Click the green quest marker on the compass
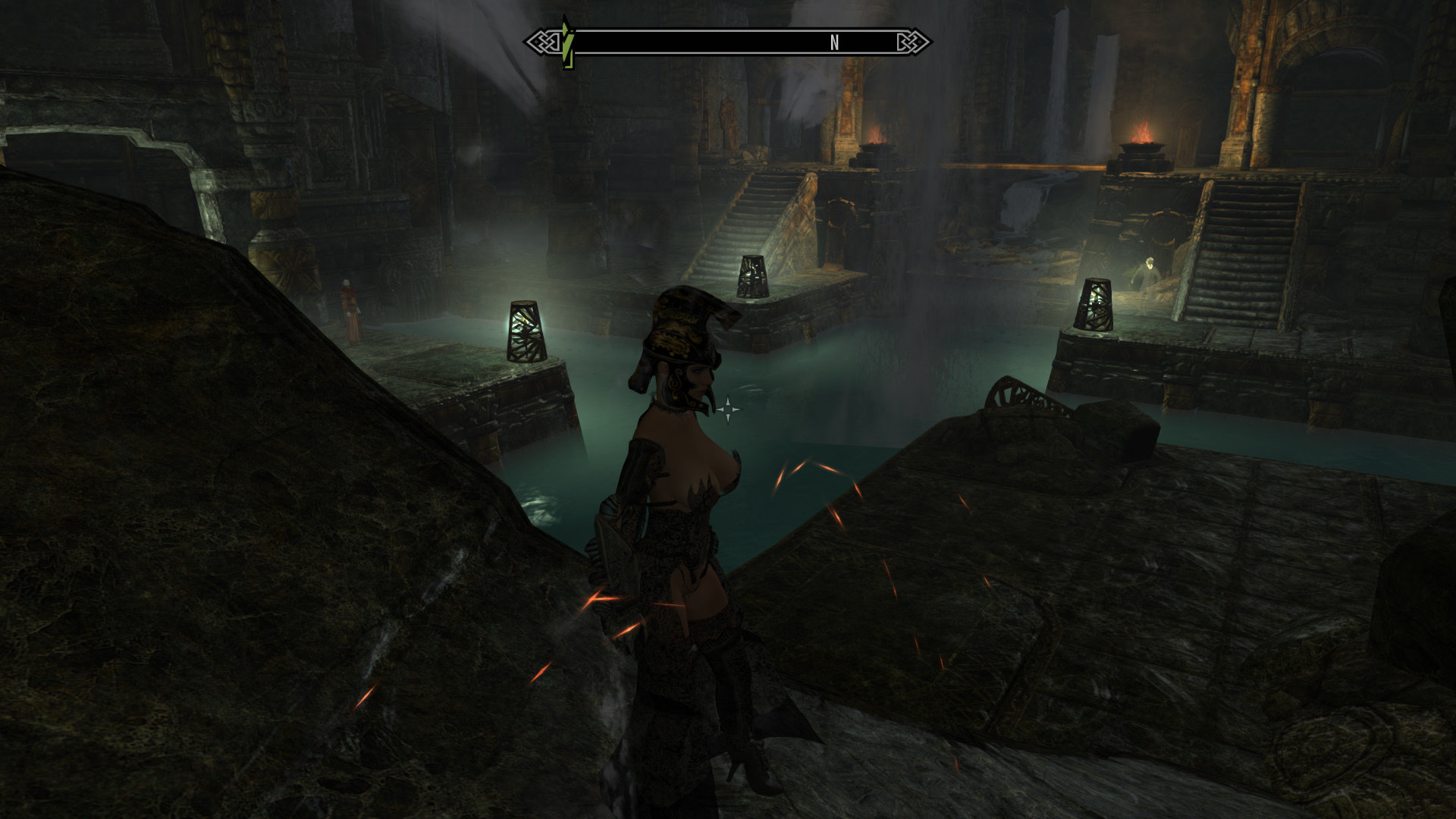This screenshot has width=1456, height=819. tap(566, 42)
